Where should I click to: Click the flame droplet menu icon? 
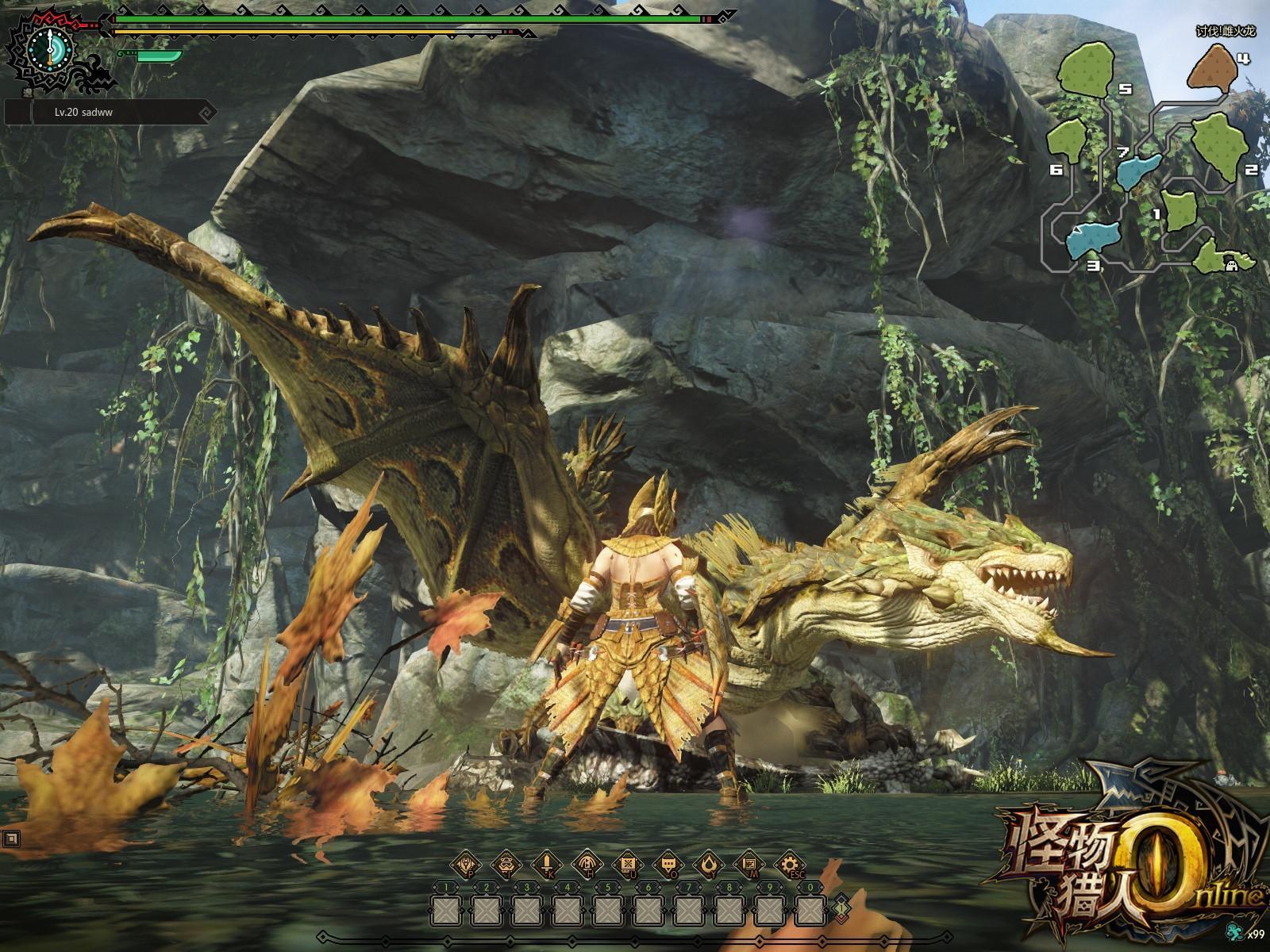(708, 864)
